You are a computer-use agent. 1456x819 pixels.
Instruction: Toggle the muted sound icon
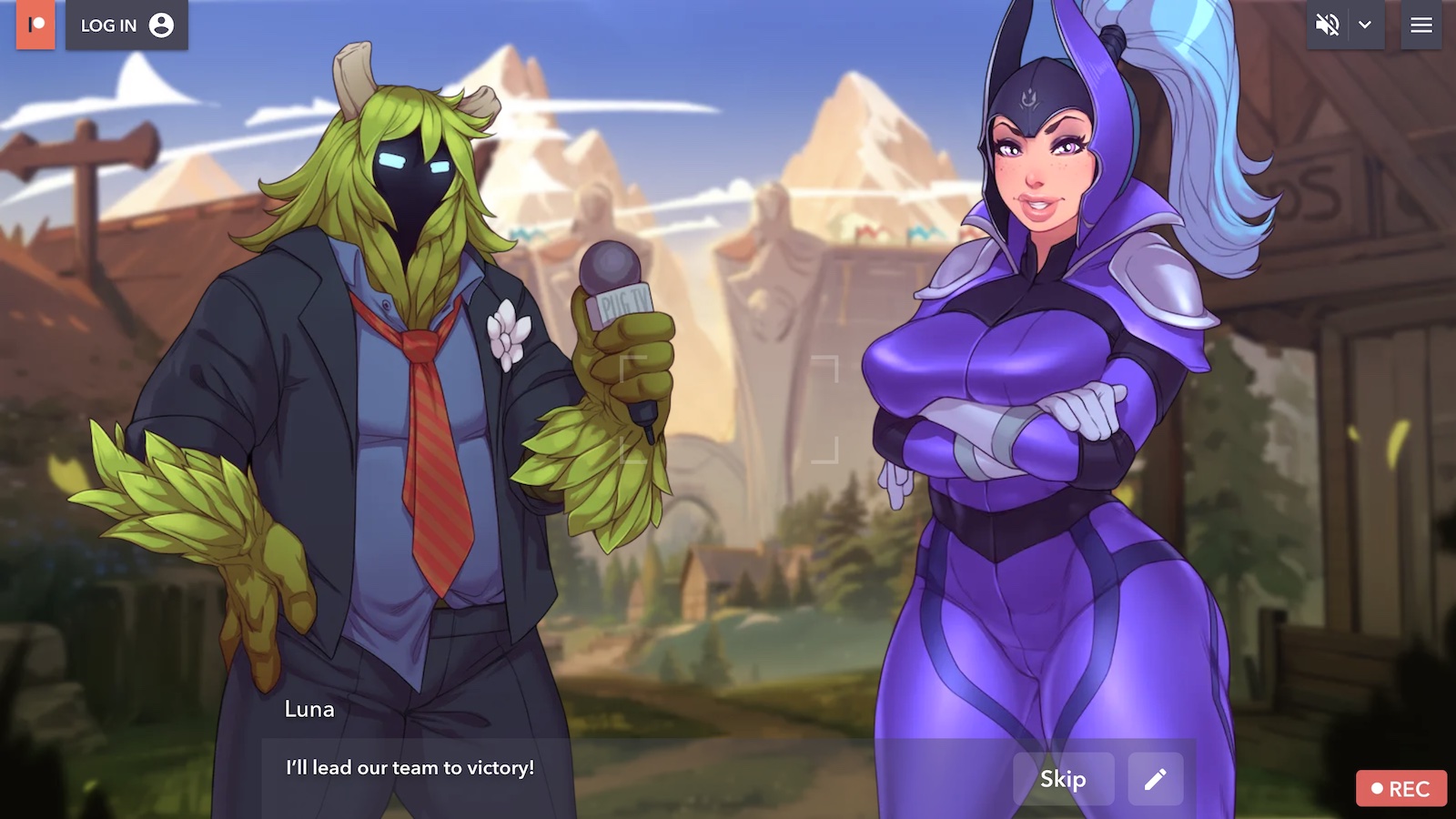(1328, 25)
